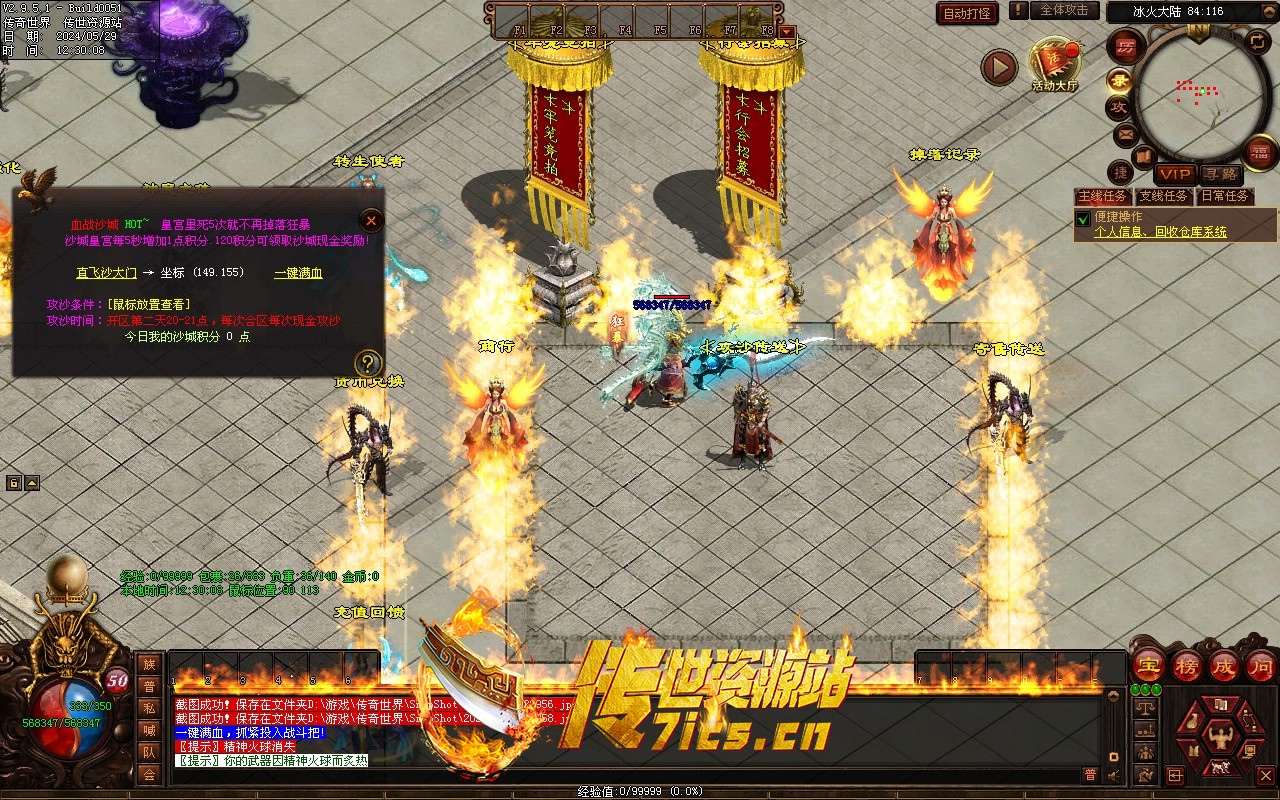
Task: Open 个人信息、回收仓库系统 link
Action: tap(1160, 232)
